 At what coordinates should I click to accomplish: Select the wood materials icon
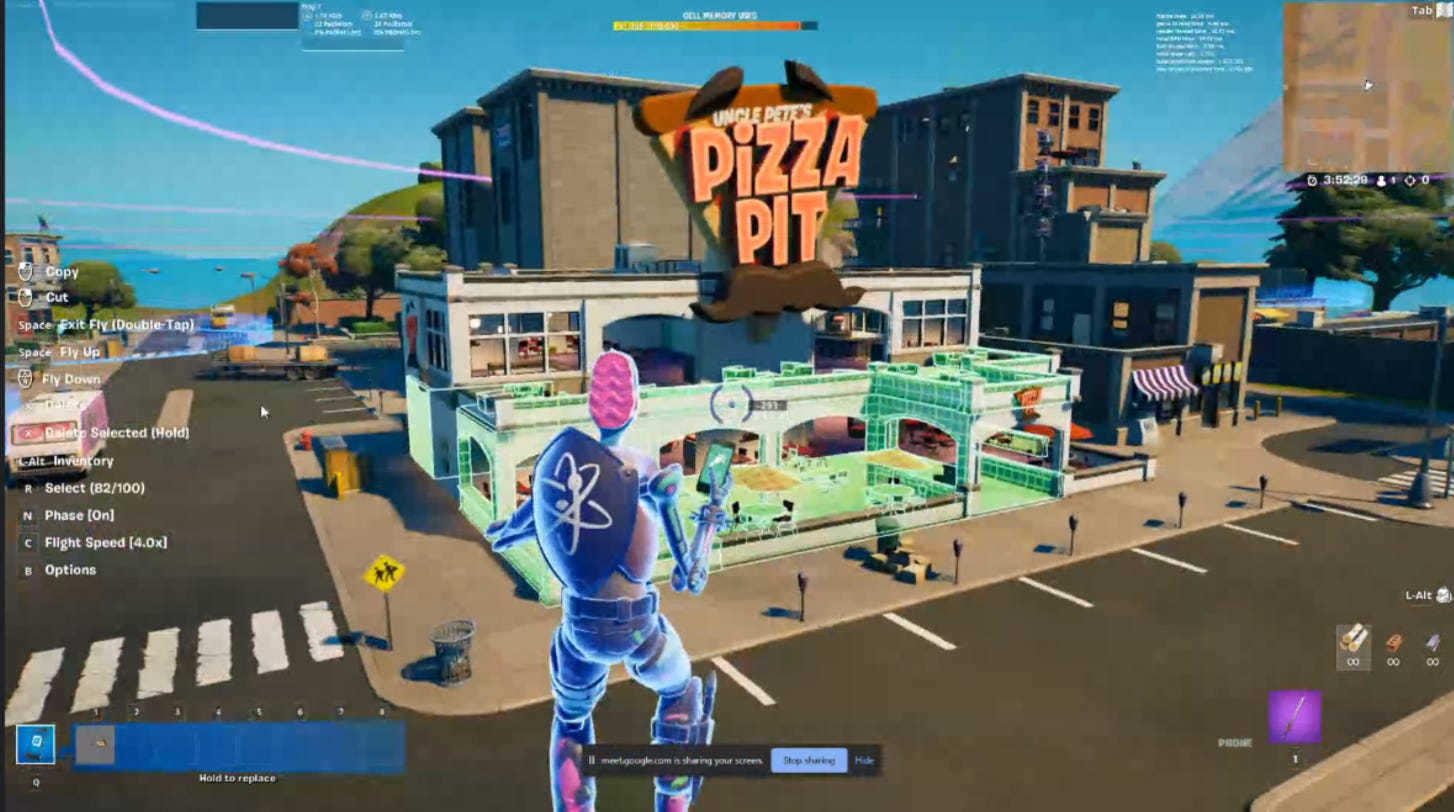pyautogui.click(x=1353, y=640)
